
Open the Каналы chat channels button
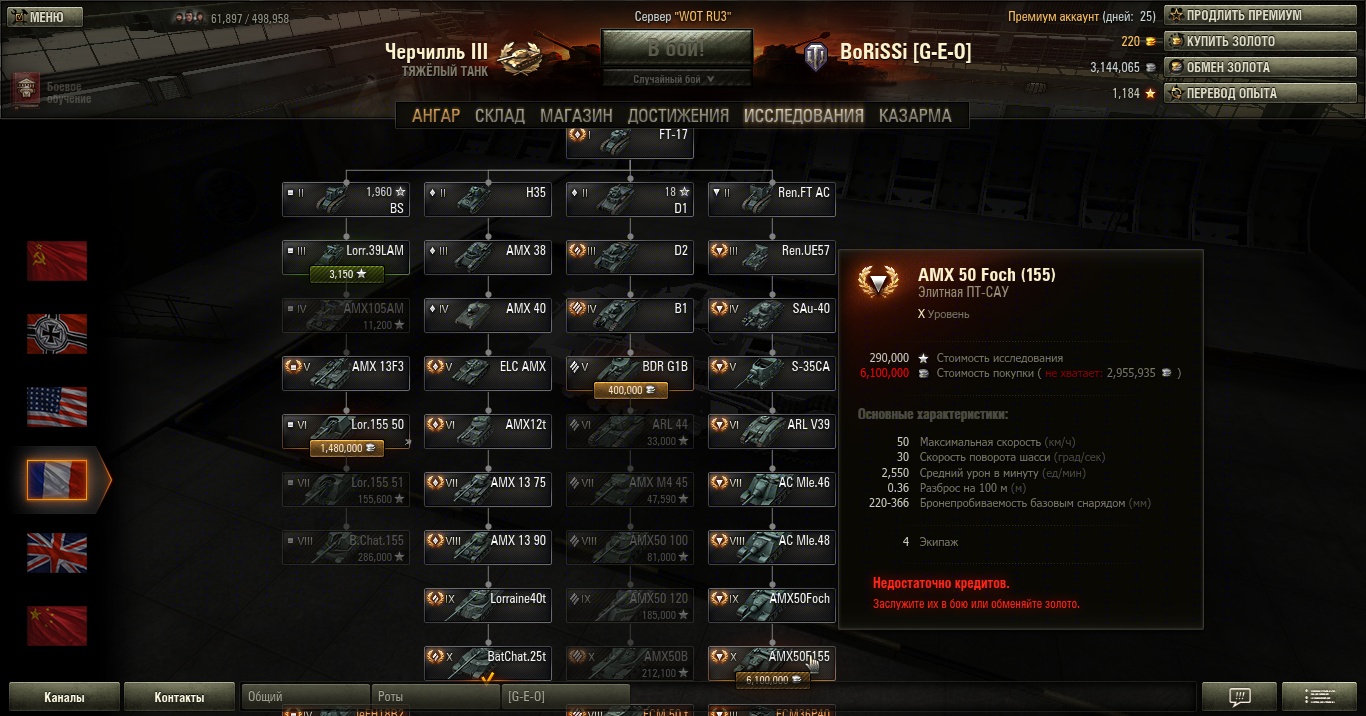click(x=64, y=697)
